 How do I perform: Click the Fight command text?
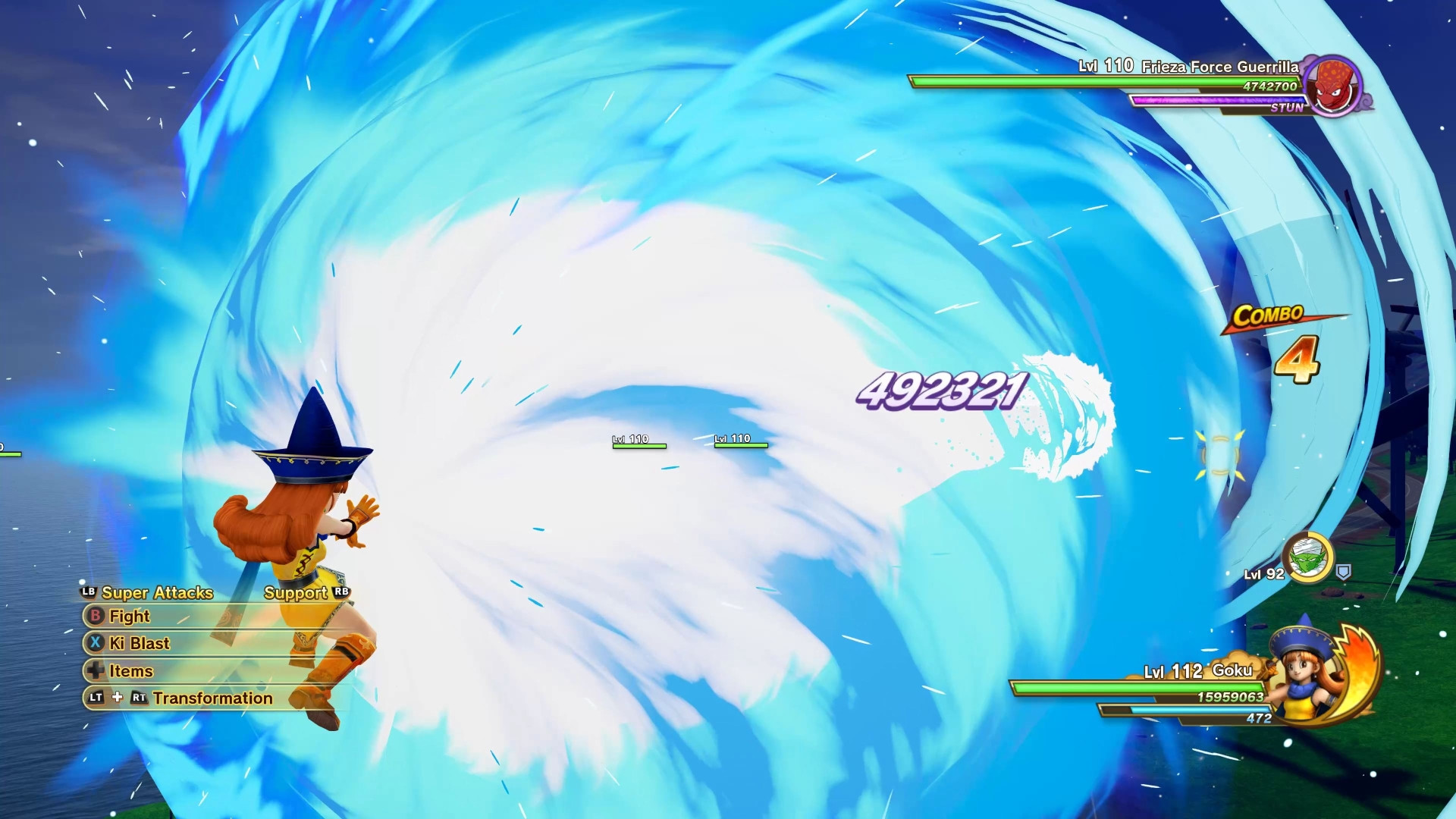[130, 617]
